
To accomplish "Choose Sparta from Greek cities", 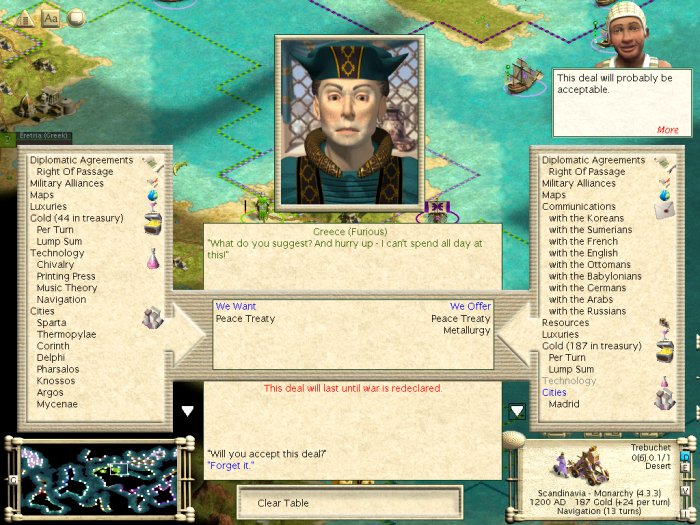I will (x=53, y=324).
